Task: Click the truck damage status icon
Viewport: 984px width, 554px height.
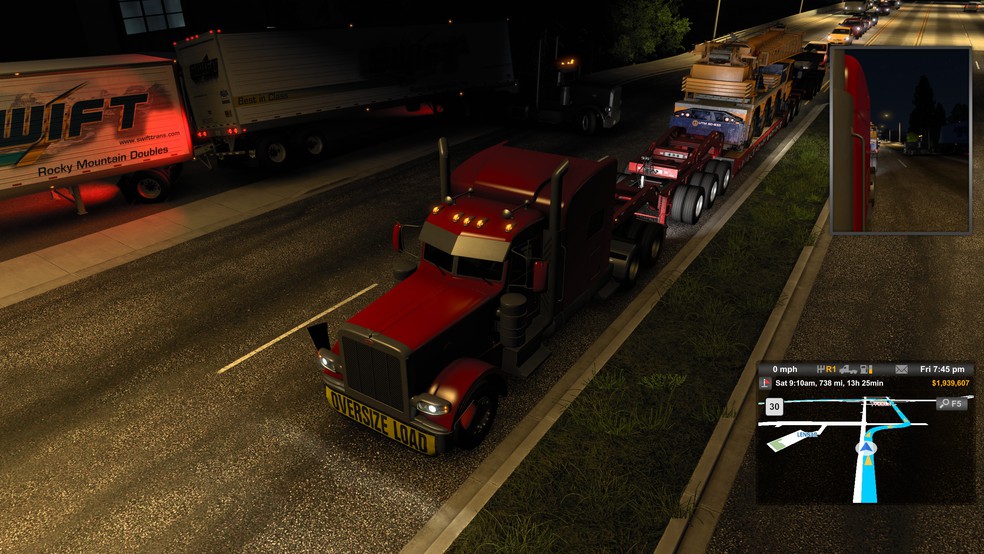Action: [x=848, y=369]
